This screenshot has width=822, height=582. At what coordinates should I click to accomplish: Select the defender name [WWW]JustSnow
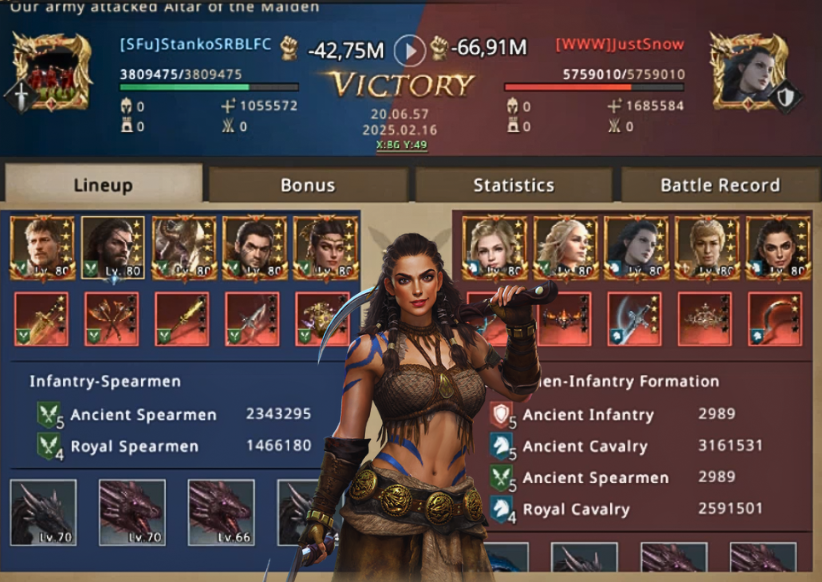[620, 45]
